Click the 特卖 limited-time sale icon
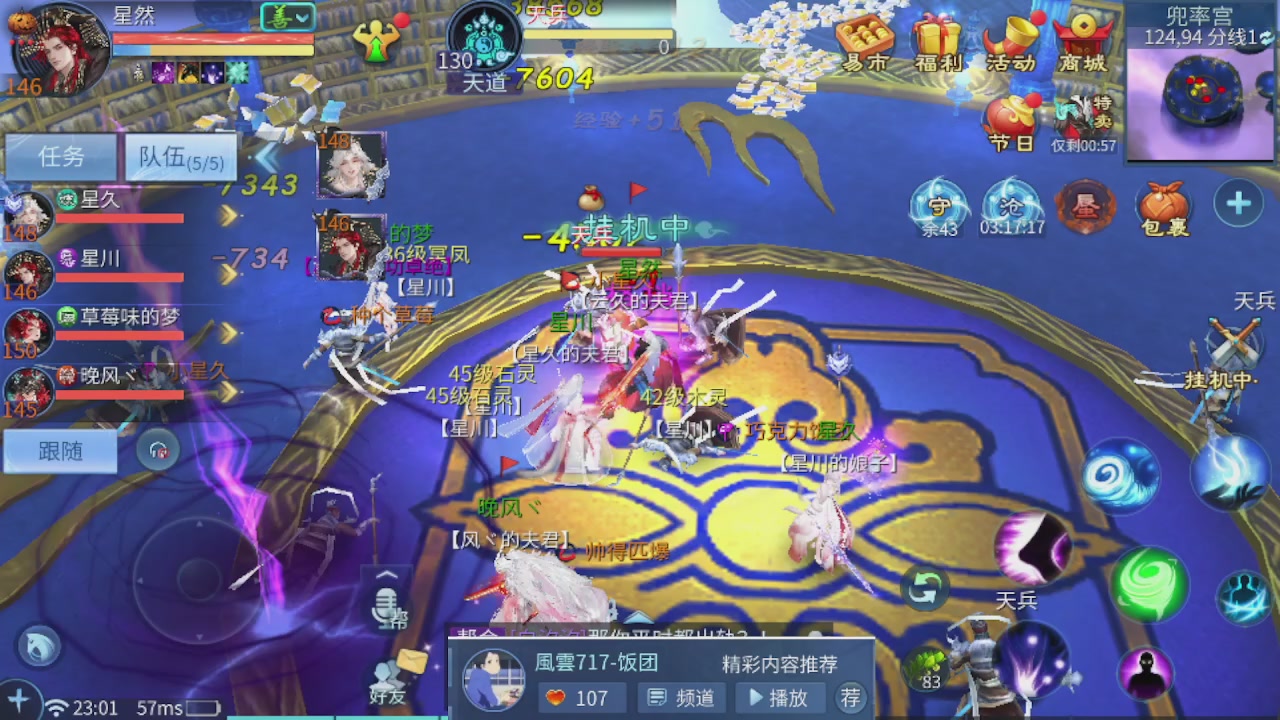This screenshot has height=720, width=1280. click(1082, 110)
